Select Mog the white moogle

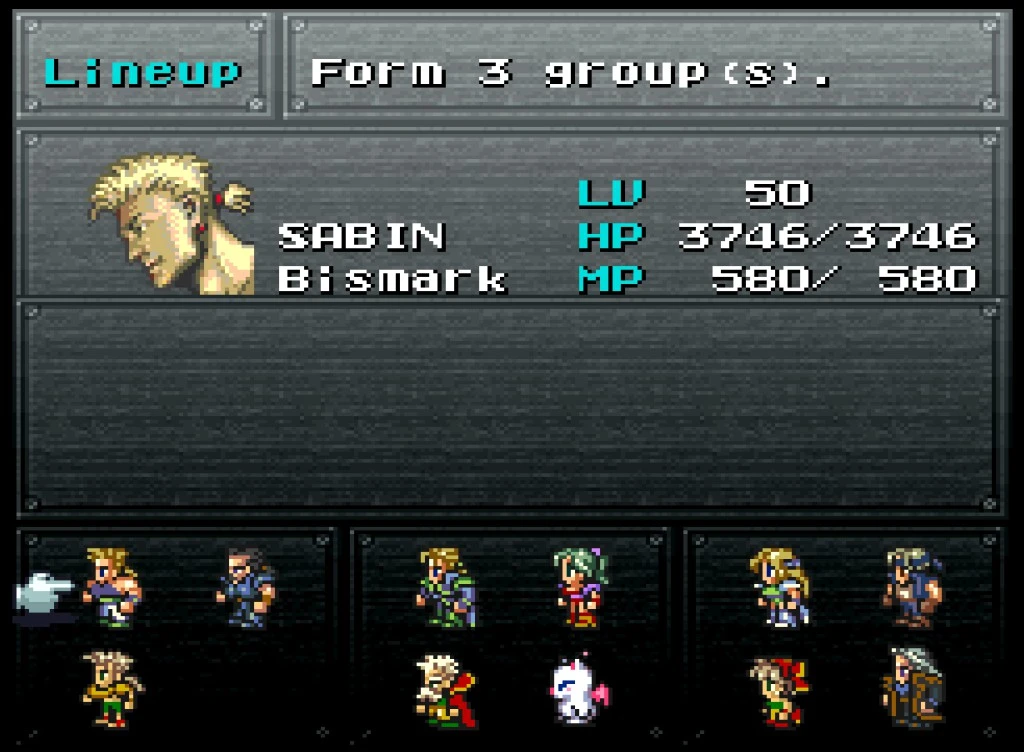(578, 692)
